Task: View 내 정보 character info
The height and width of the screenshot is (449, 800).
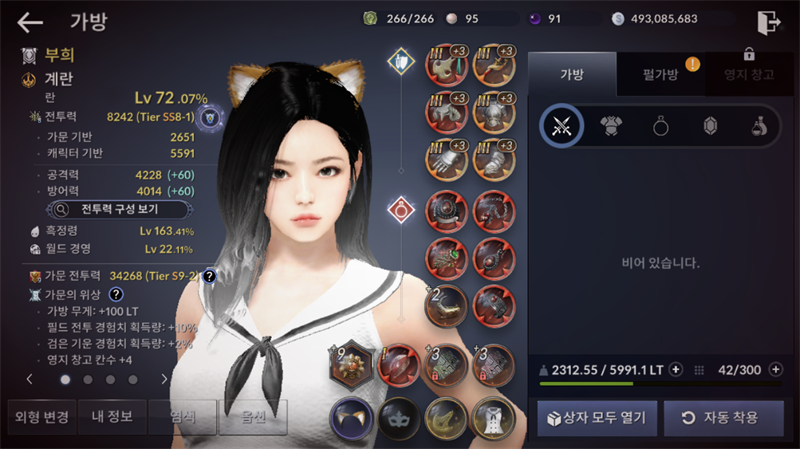Action: (112, 416)
